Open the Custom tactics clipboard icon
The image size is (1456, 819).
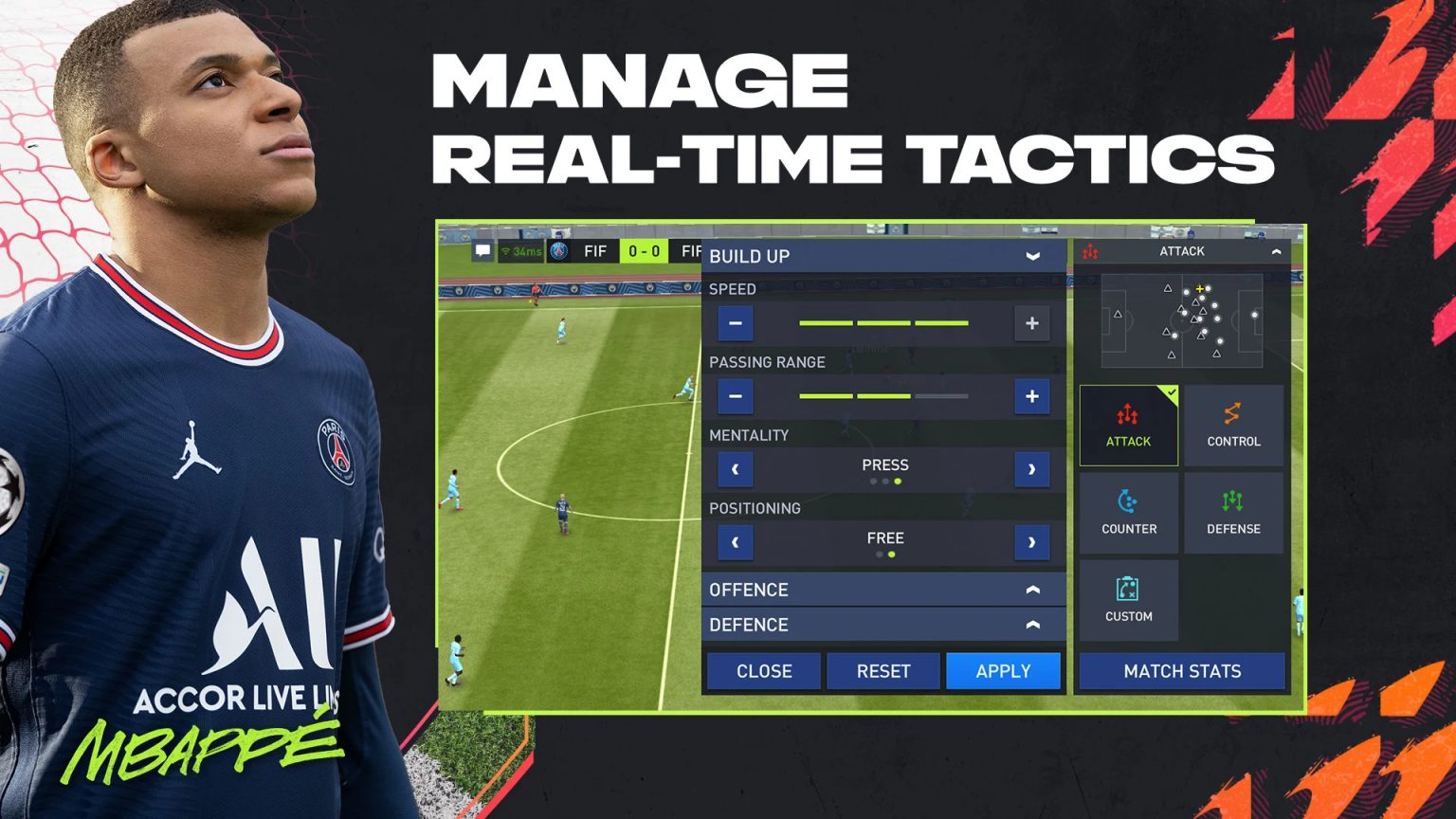1128,598
